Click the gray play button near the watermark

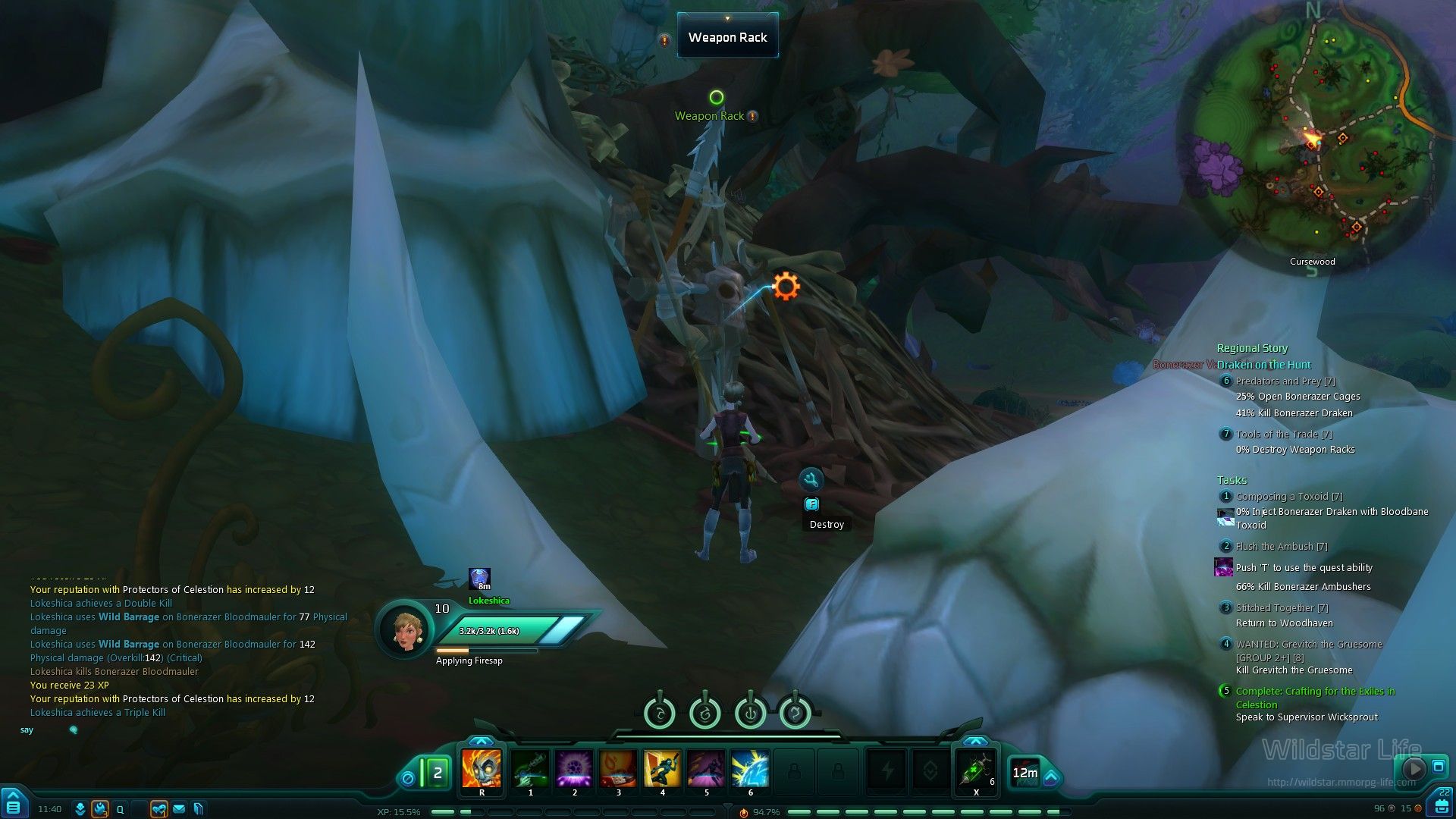point(1414,768)
